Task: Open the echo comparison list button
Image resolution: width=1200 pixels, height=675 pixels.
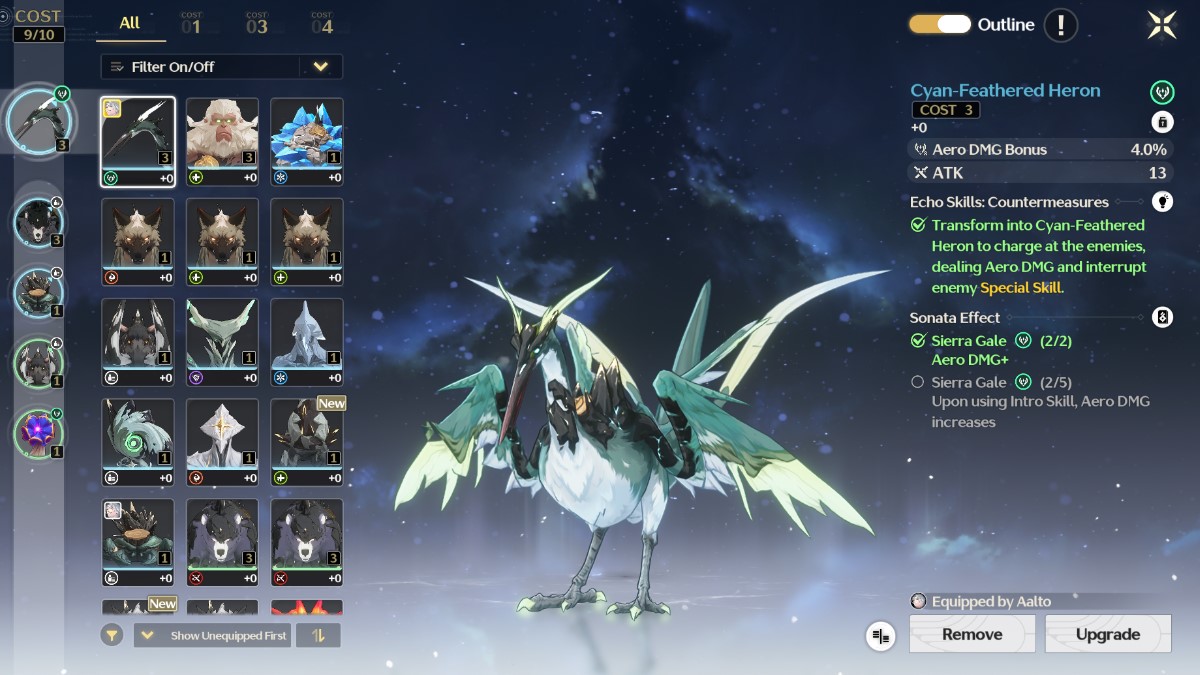Action: (881, 635)
